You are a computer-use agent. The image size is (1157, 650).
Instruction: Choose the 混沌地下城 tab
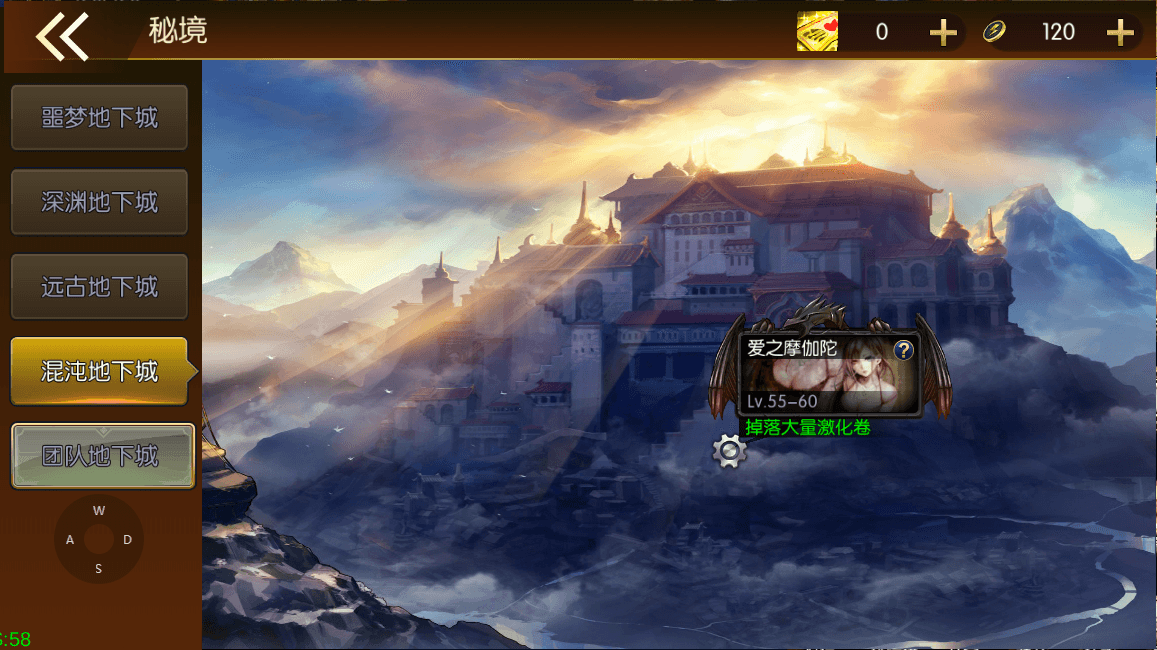pyautogui.click(x=99, y=371)
